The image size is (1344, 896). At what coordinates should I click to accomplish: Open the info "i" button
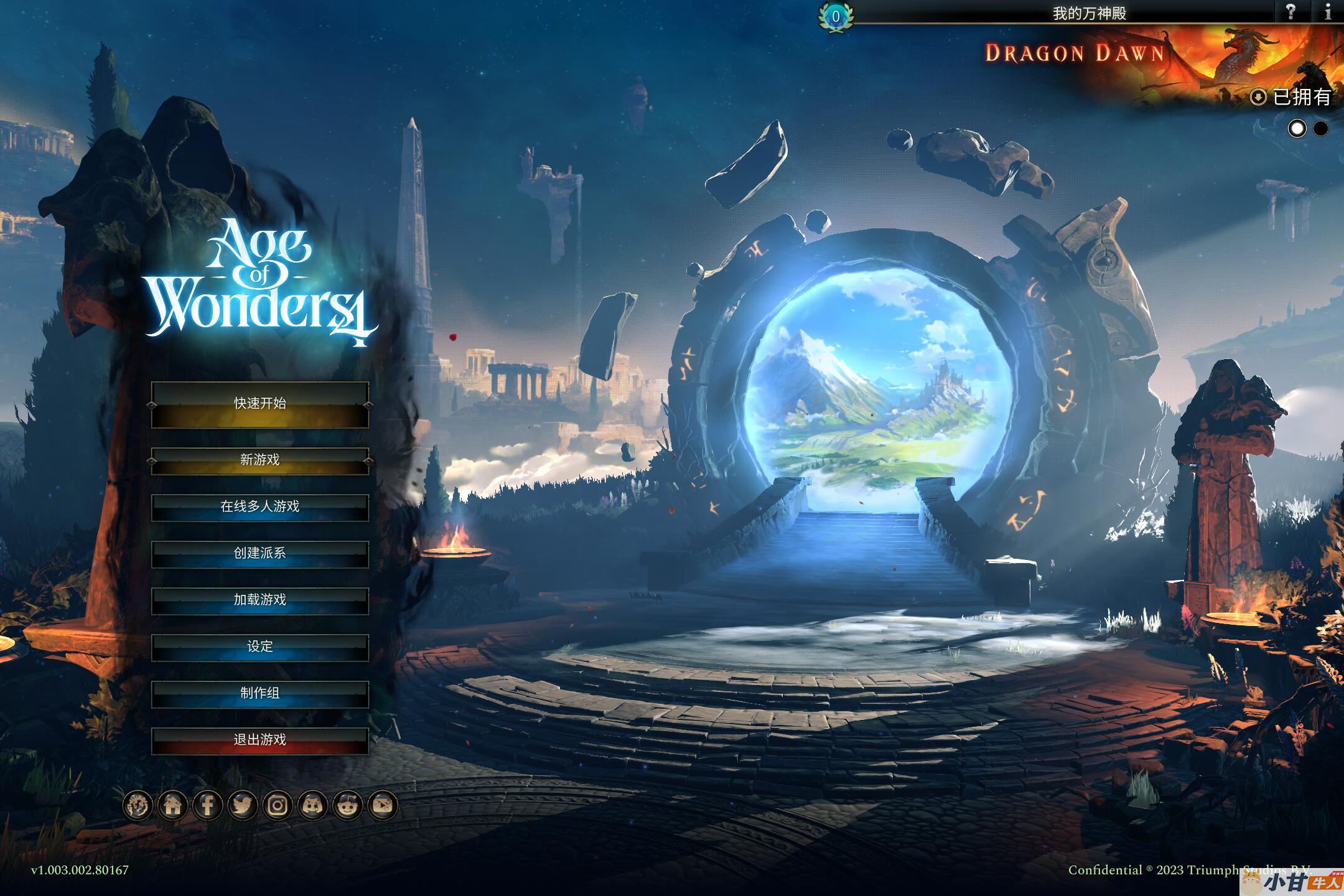click(1328, 12)
